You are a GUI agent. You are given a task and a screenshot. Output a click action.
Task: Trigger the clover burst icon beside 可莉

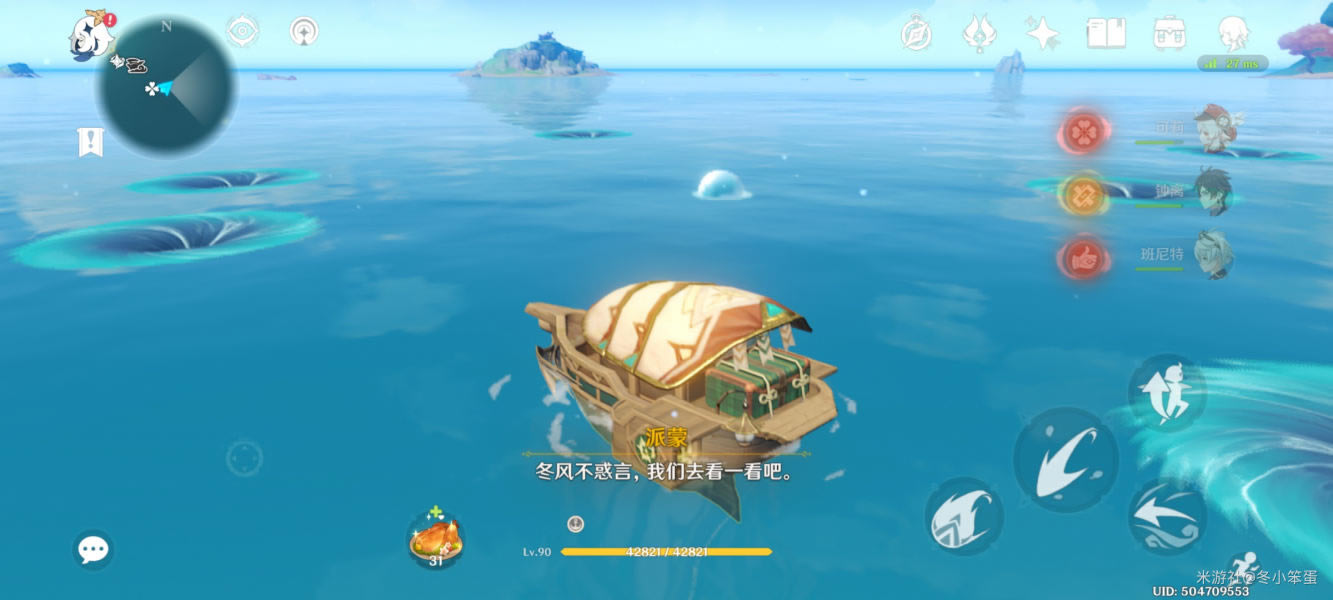[1082, 131]
